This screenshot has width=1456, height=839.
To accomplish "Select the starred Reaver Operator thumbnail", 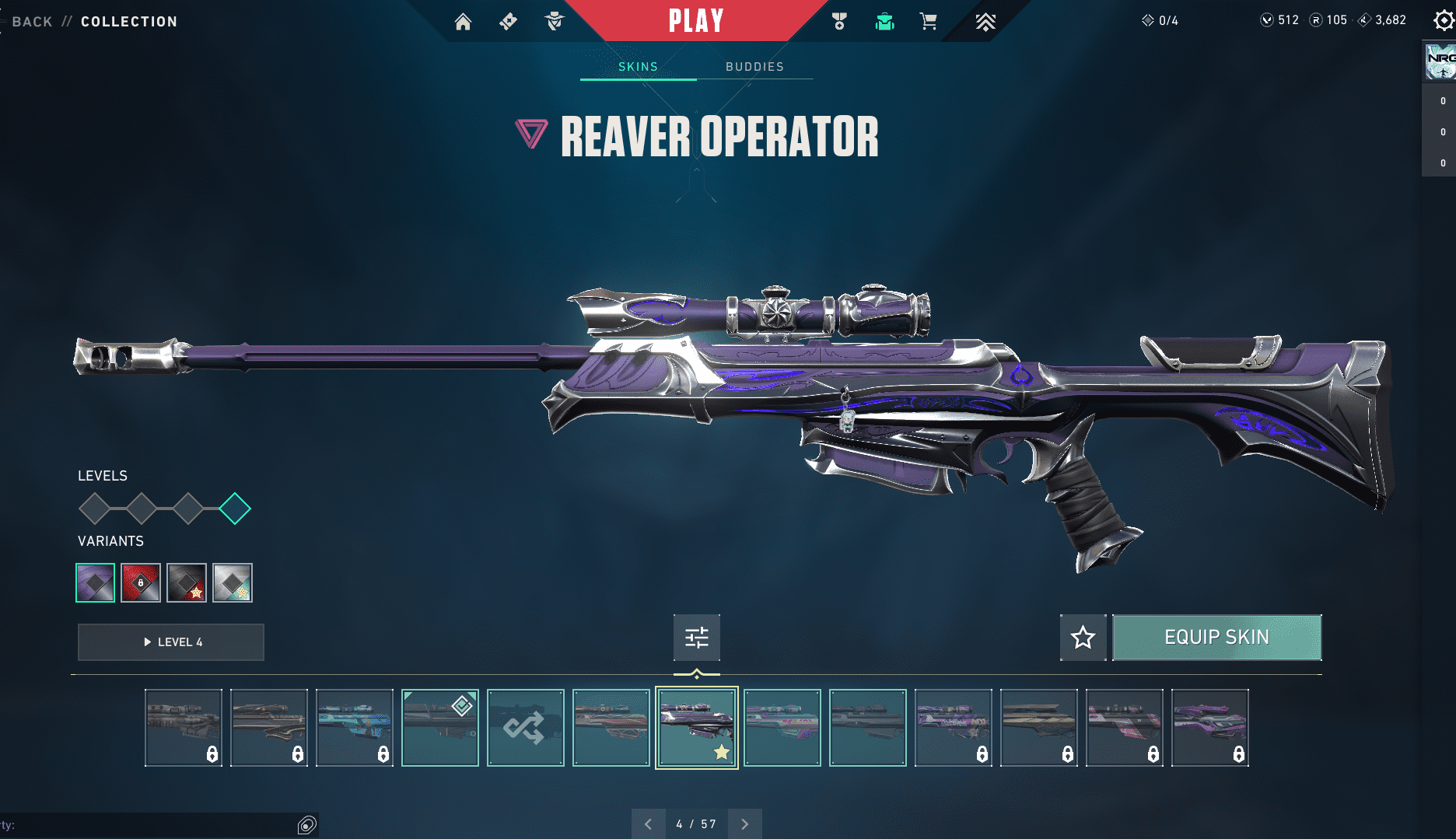I will click(x=696, y=728).
